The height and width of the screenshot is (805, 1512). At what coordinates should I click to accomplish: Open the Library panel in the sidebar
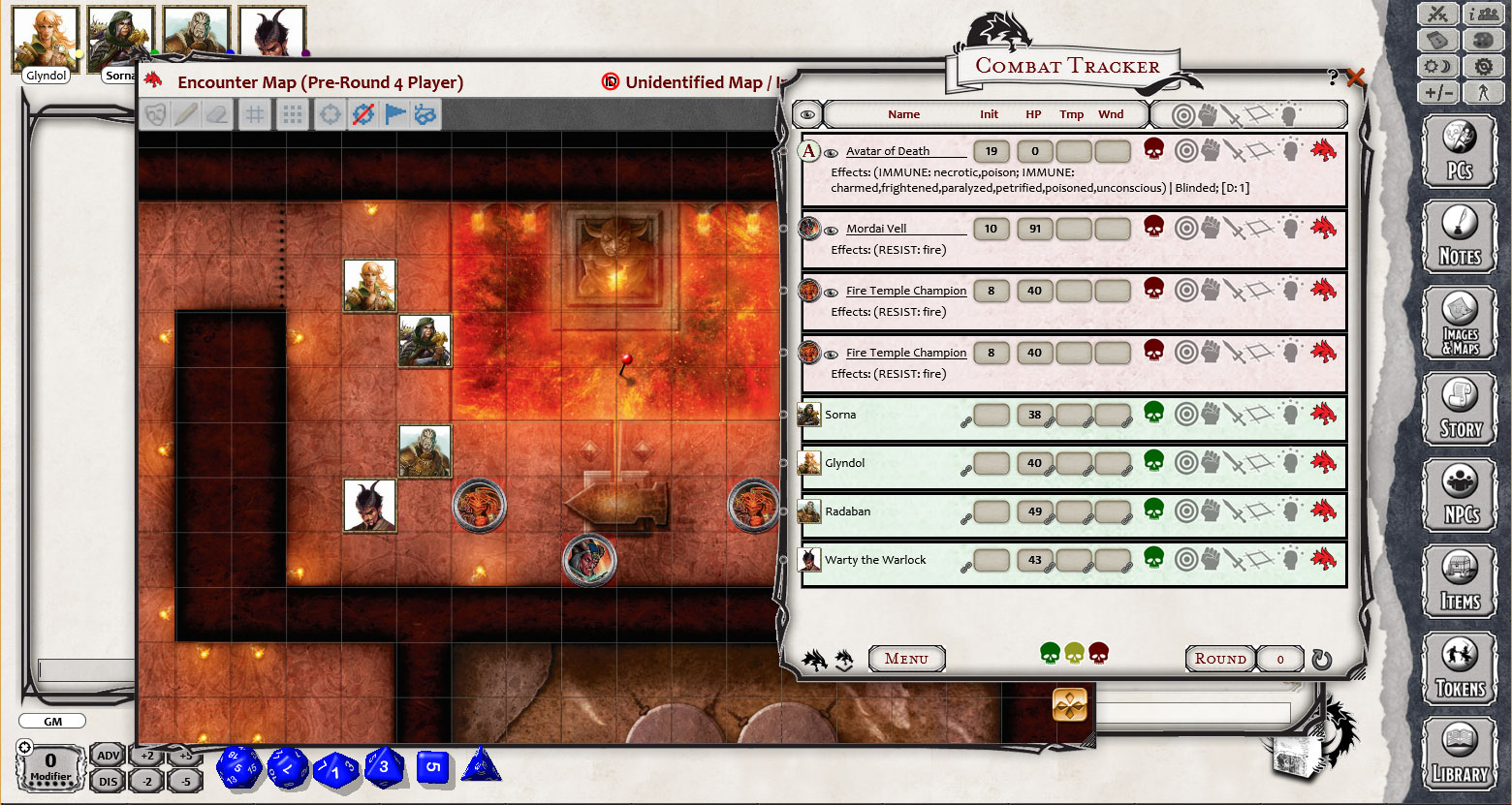pos(1460,755)
